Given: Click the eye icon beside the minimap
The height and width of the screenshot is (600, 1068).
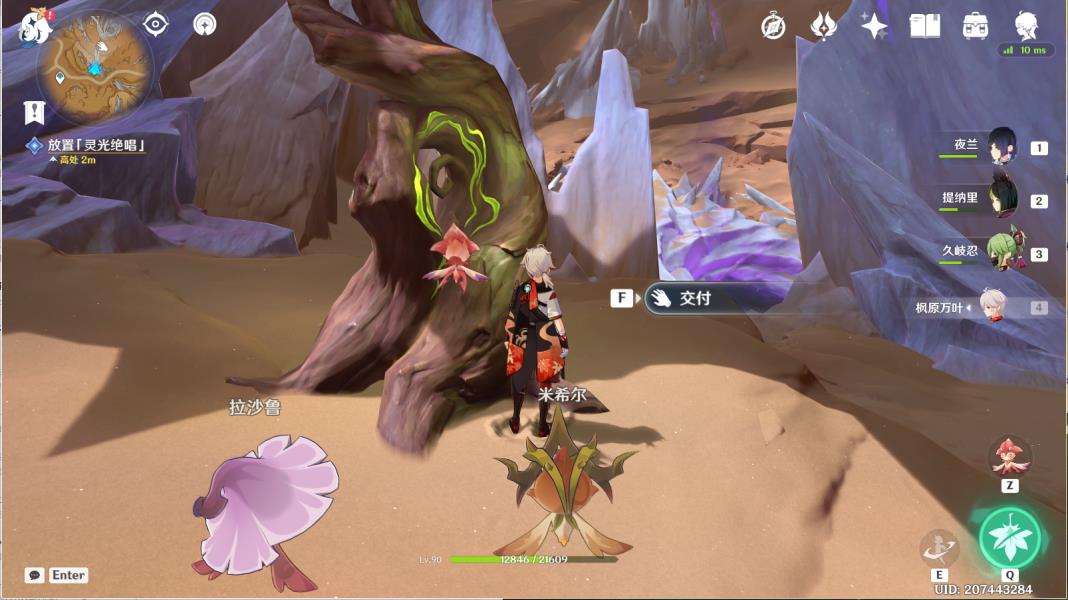Looking at the screenshot, I should [156, 24].
